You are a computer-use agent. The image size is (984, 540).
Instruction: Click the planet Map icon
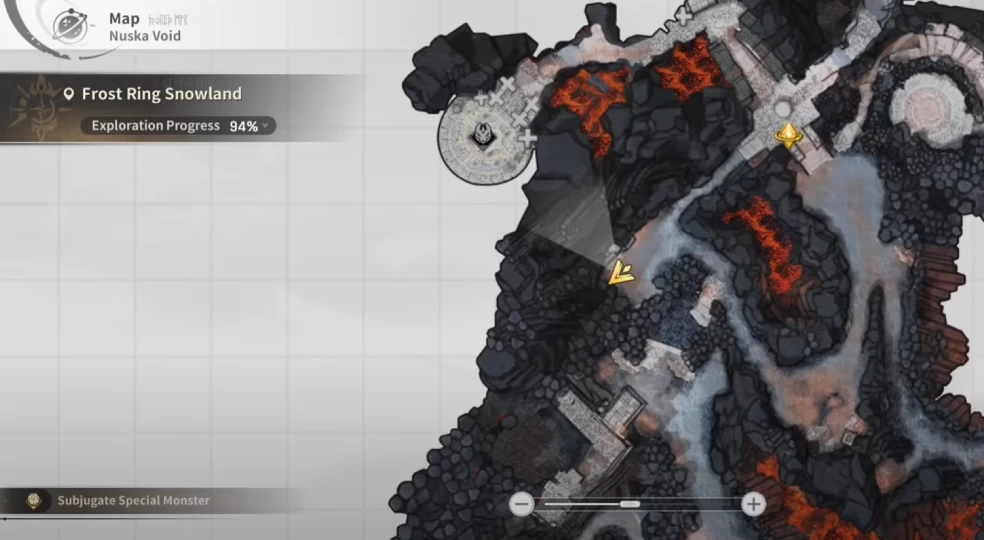click(x=69, y=22)
